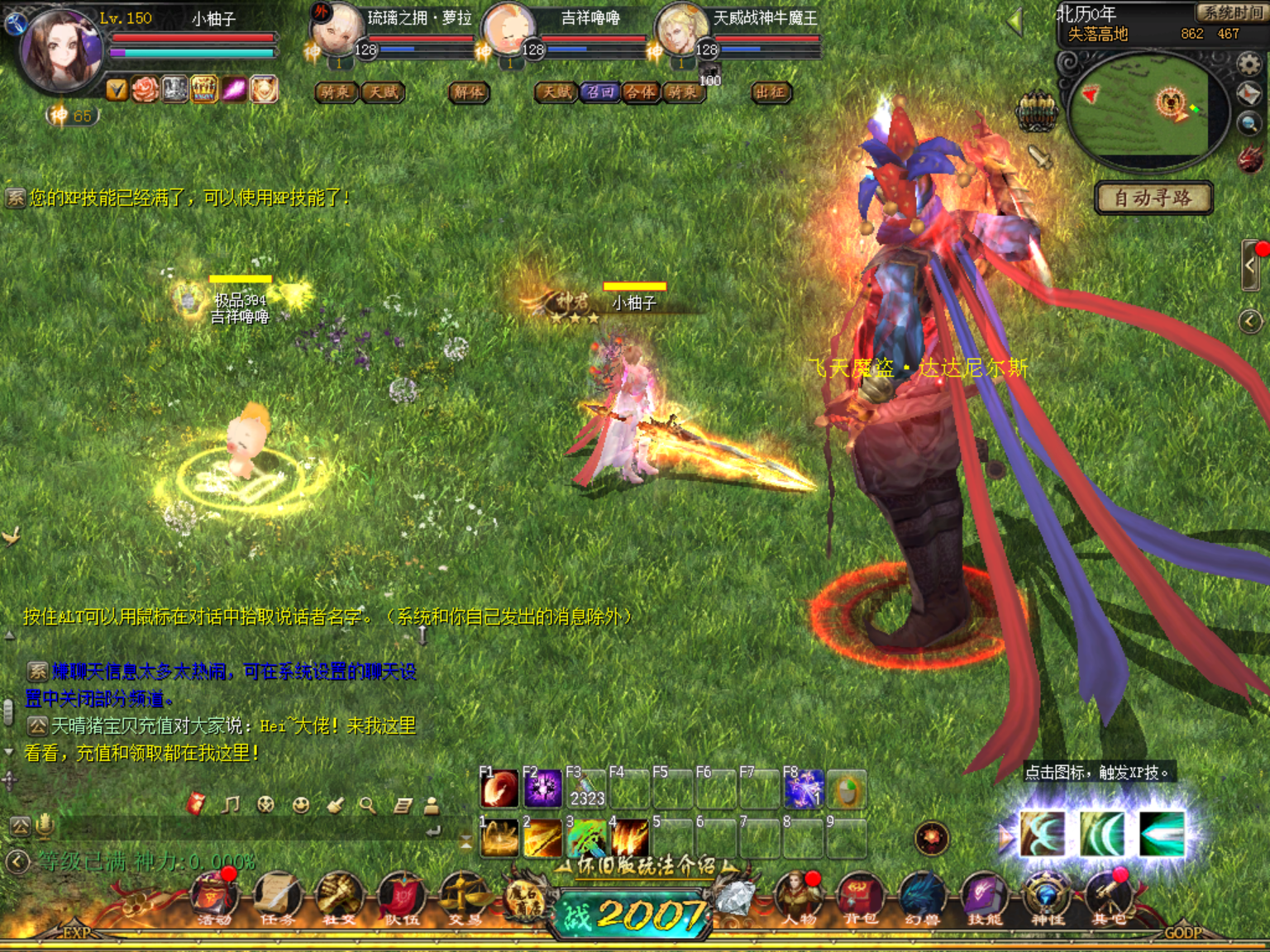Open the 活动 events menu
Viewport: 1270px width, 952px height.
pyautogui.click(x=214, y=897)
